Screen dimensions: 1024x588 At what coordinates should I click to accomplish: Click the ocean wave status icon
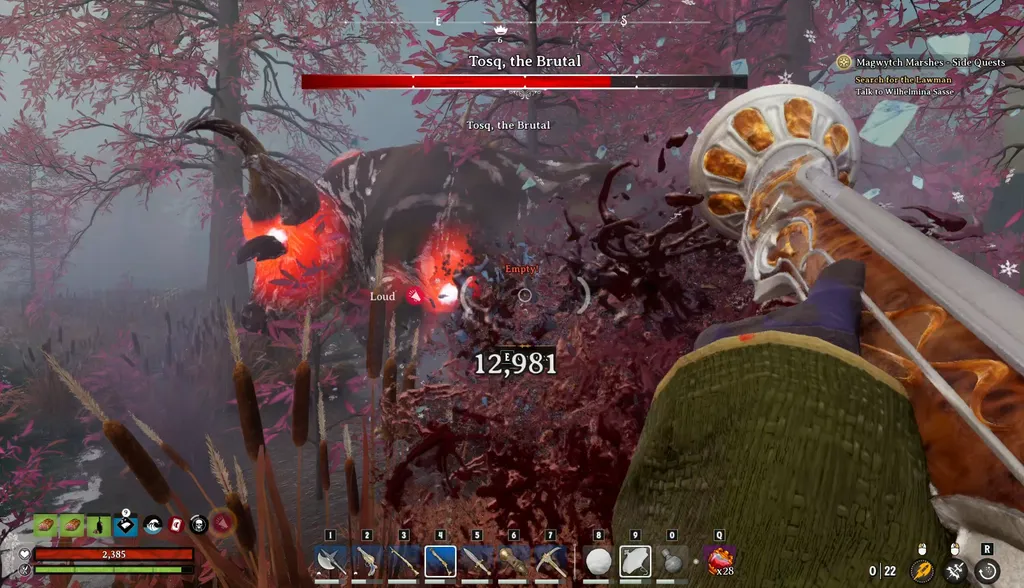(x=151, y=524)
